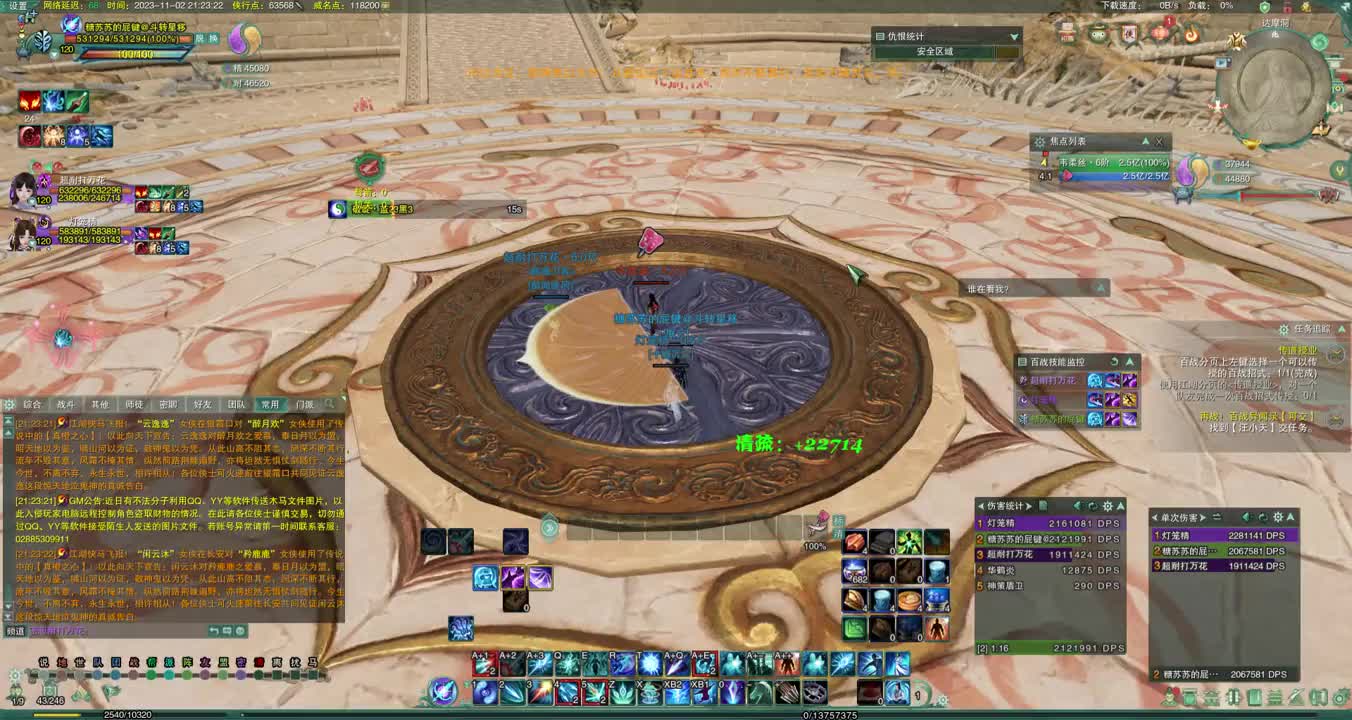This screenshot has height=720, width=1352.
Task: Select the 好友 chat tab
Action: tap(202, 405)
